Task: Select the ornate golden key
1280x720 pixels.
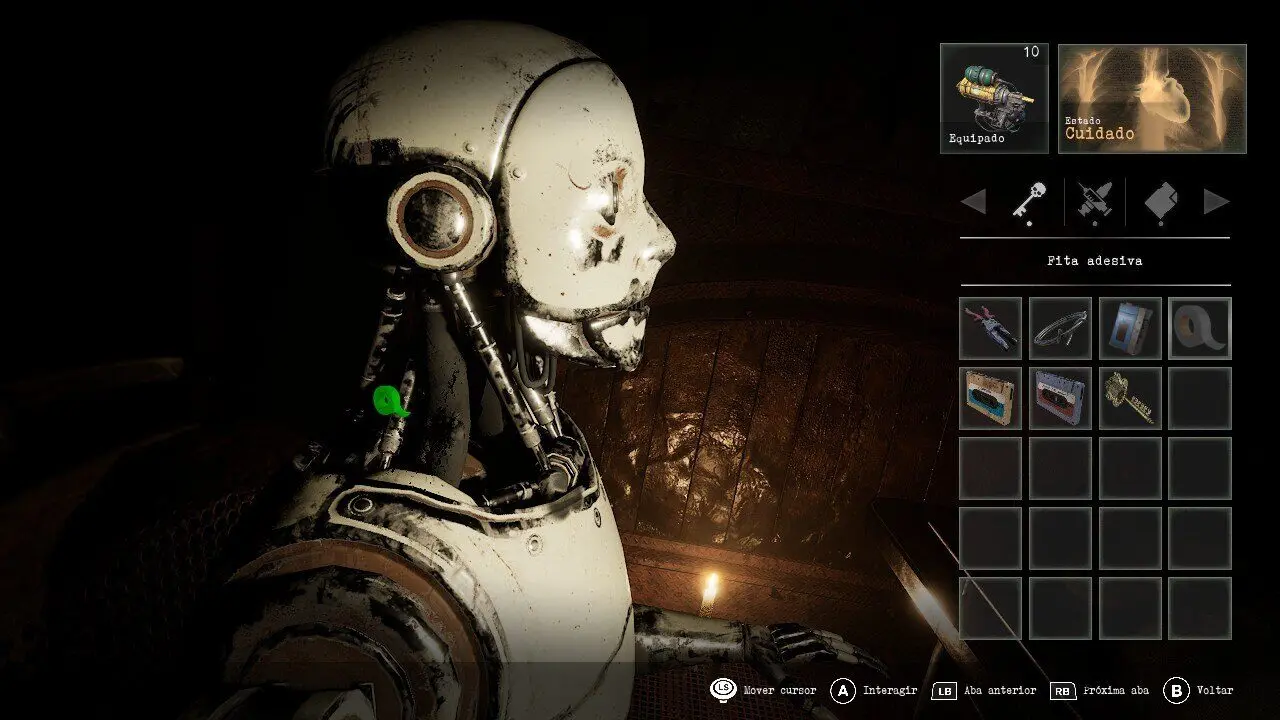Action: 1130,398
